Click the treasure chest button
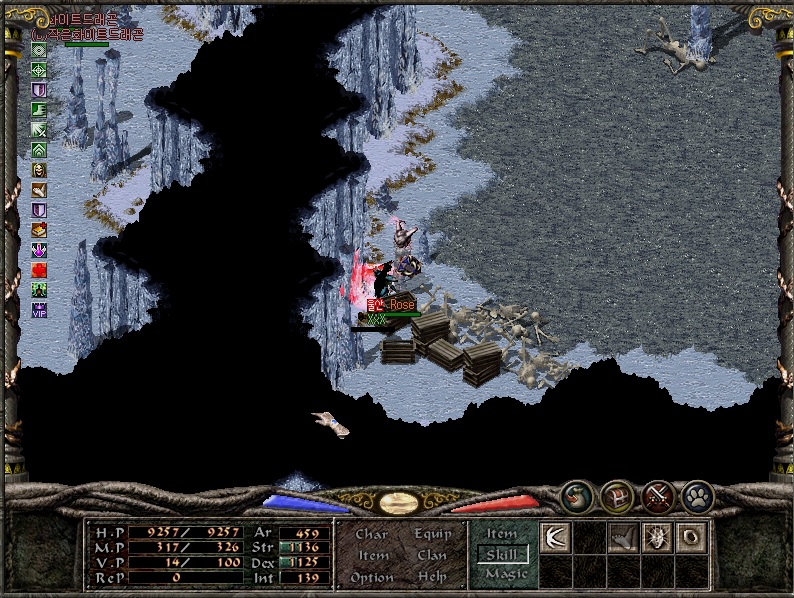 tap(616, 495)
